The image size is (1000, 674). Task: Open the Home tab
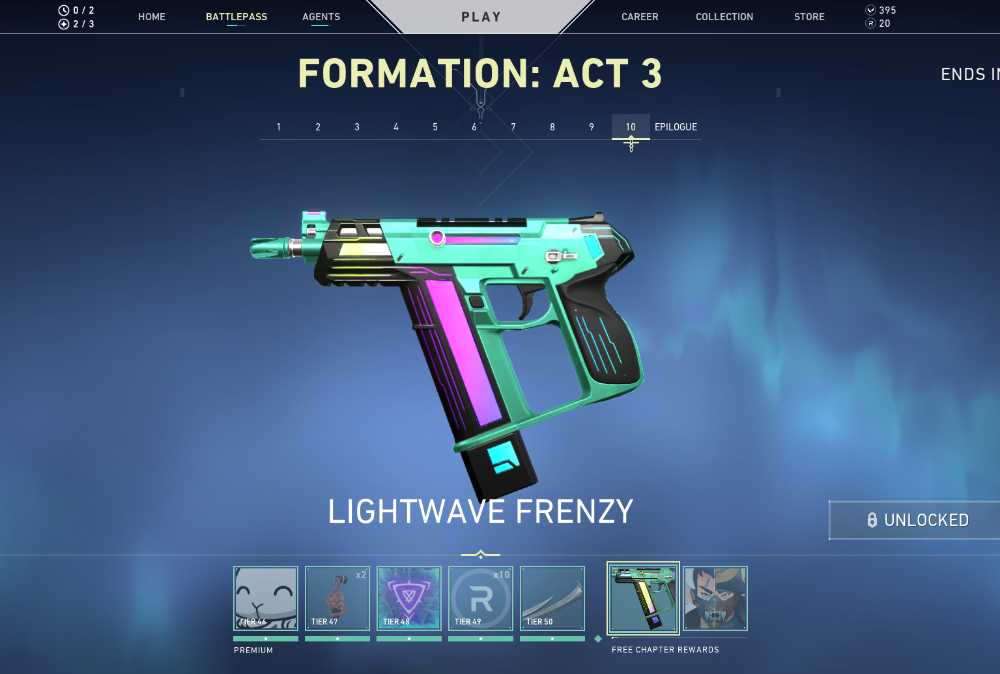click(152, 17)
